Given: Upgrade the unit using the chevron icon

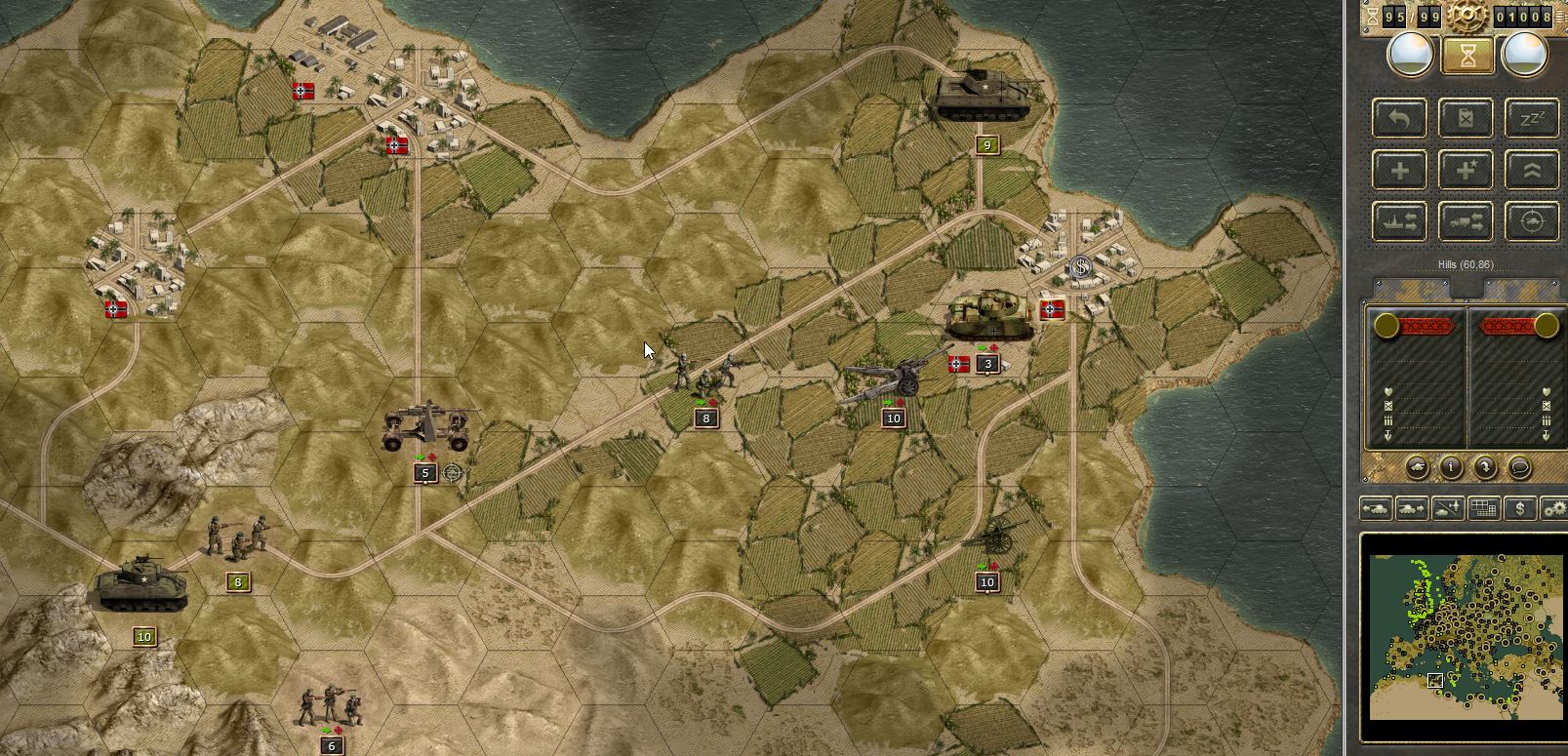Looking at the screenshot, I should (x=1534, y=169).
